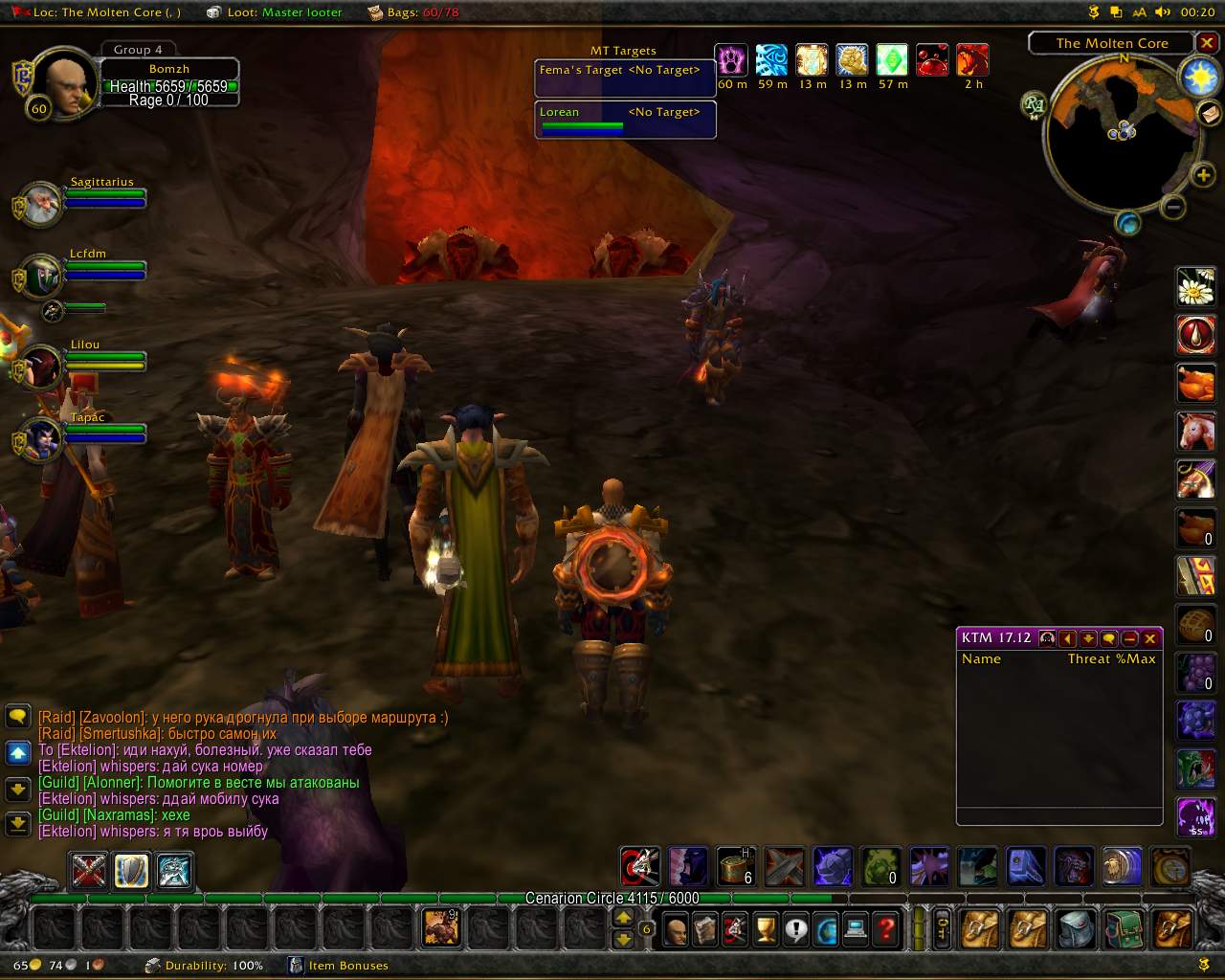Open the character info head button
Viewport: 1225px width, 980px height.
[x=676, y=929]
